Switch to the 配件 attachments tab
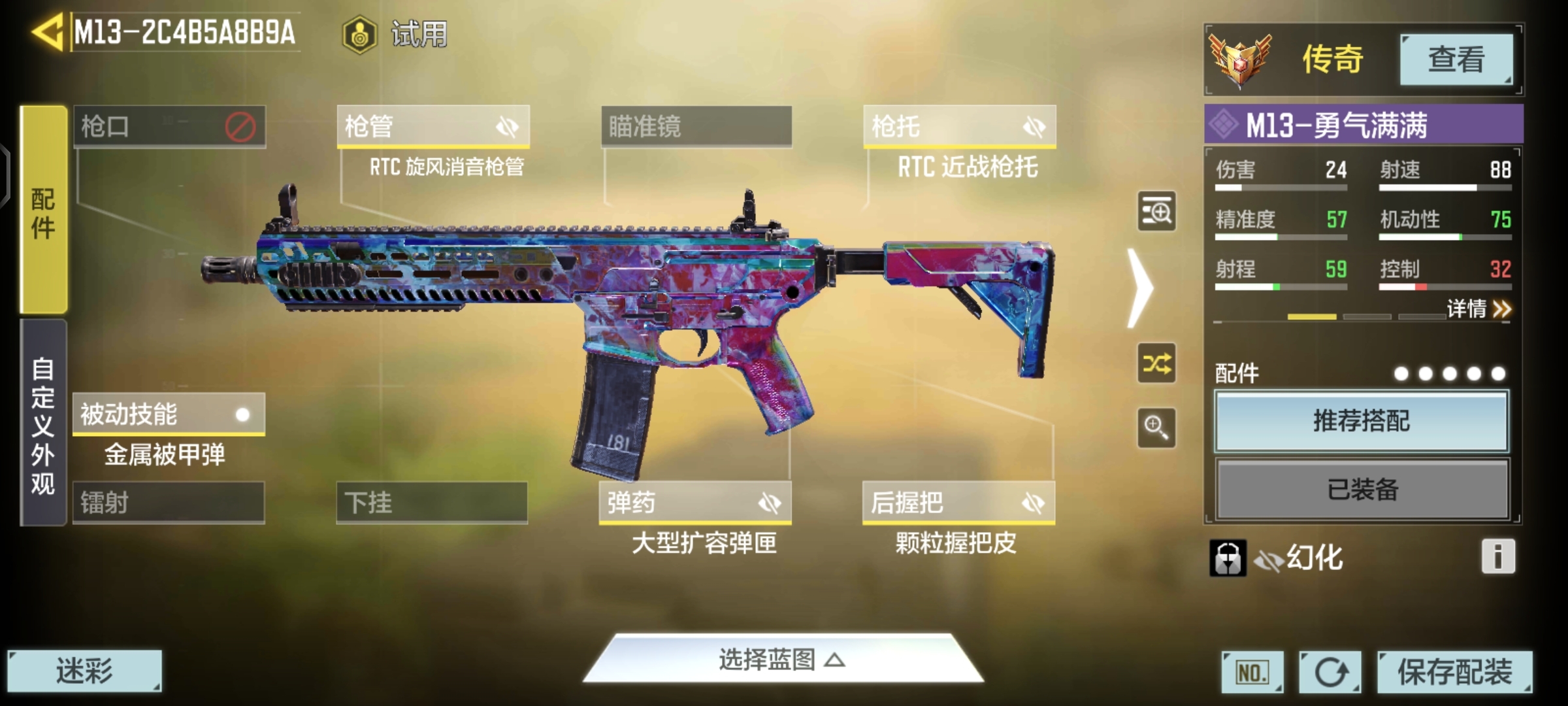1568x706 pixels. tap(43, 210)
